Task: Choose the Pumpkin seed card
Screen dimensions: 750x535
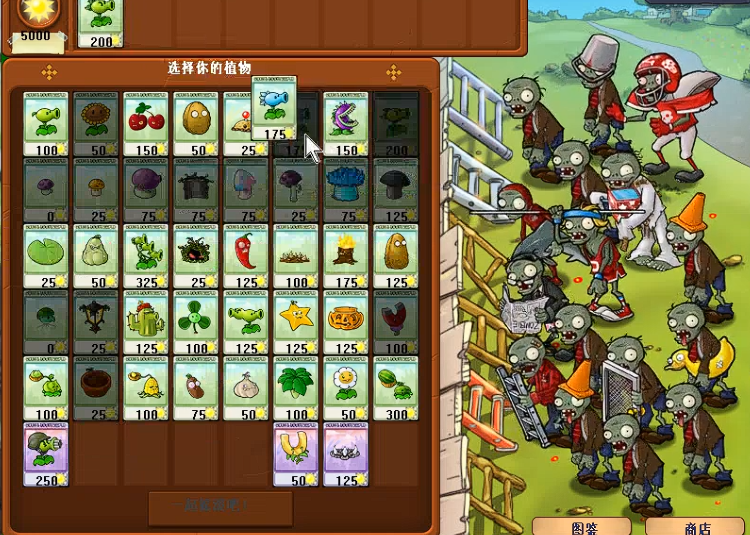Action: [x=346, y=322]
